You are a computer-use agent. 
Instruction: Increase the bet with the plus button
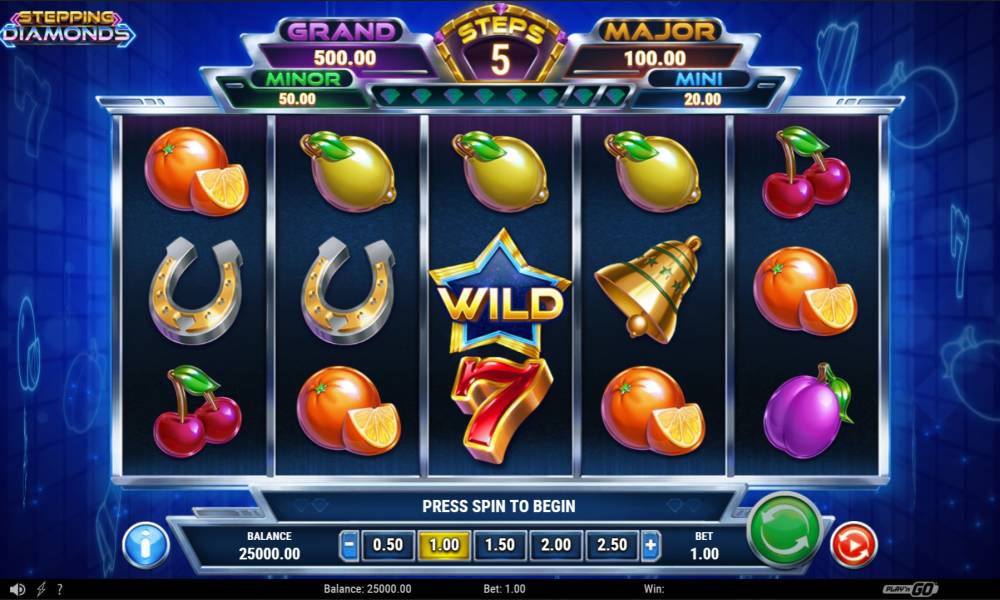(x=651, y=546)
